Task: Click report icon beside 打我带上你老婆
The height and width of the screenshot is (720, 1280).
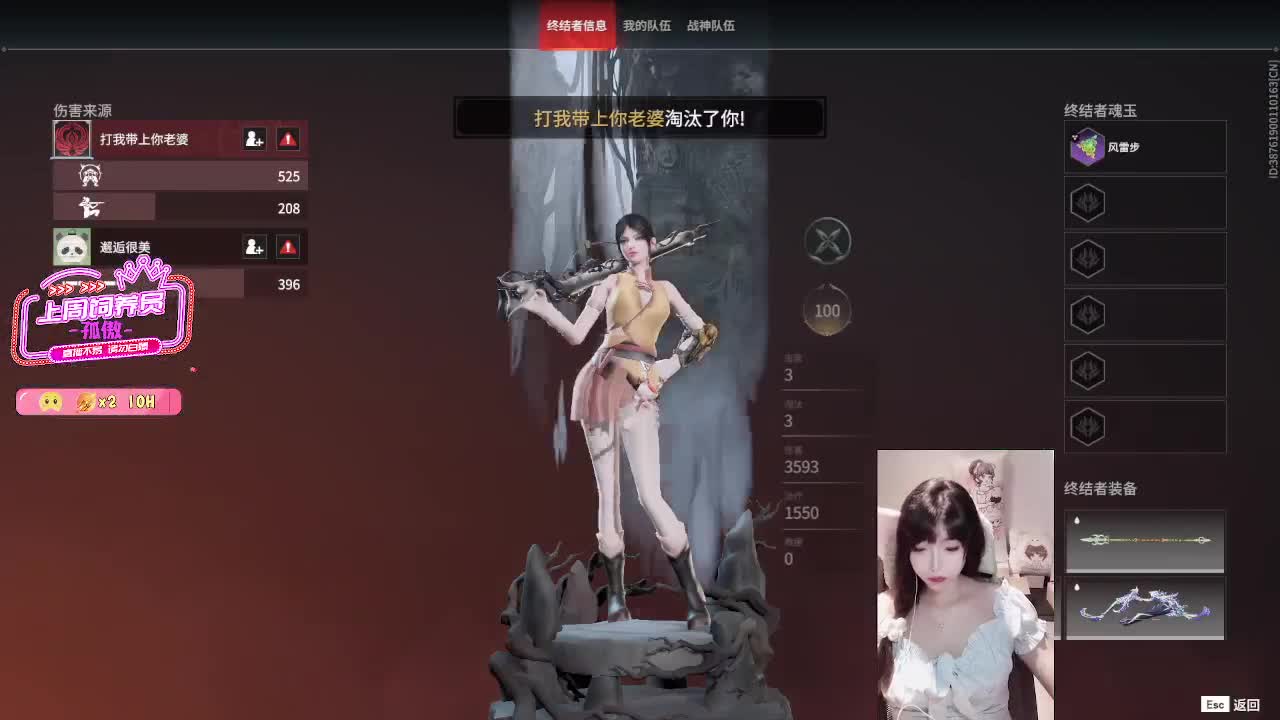Action: click(287, 139)
